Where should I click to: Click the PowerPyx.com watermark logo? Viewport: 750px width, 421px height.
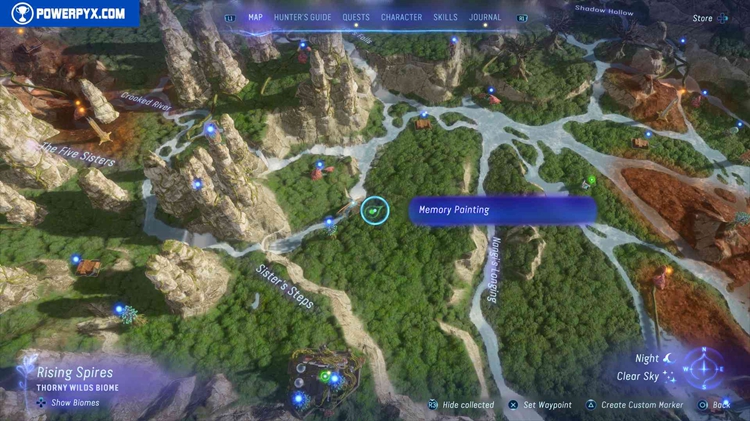click(70, 13)
